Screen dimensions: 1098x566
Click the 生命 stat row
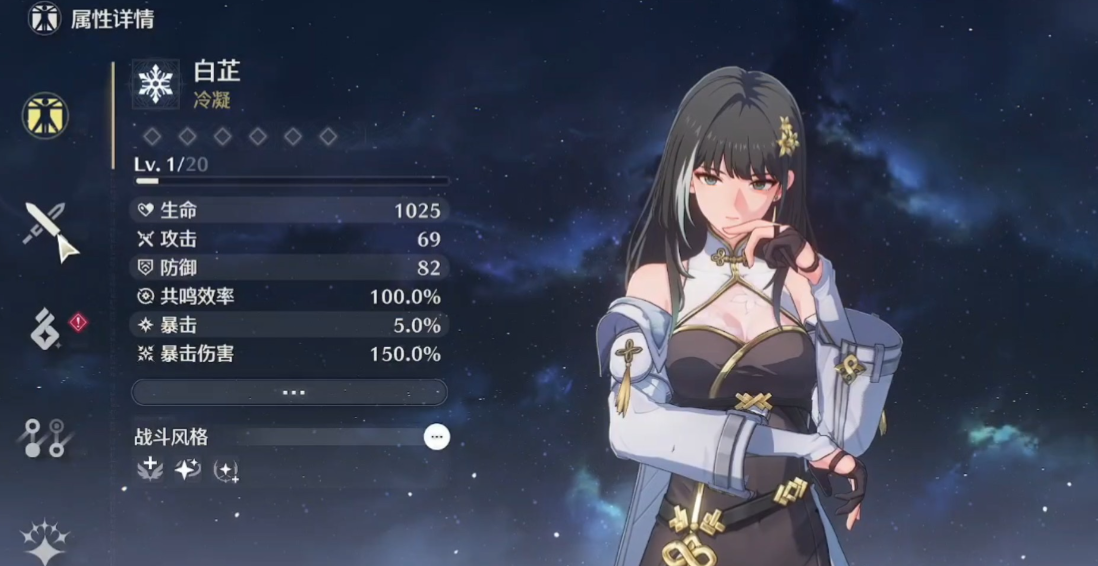pyautogui.click(x=289, y=211)
